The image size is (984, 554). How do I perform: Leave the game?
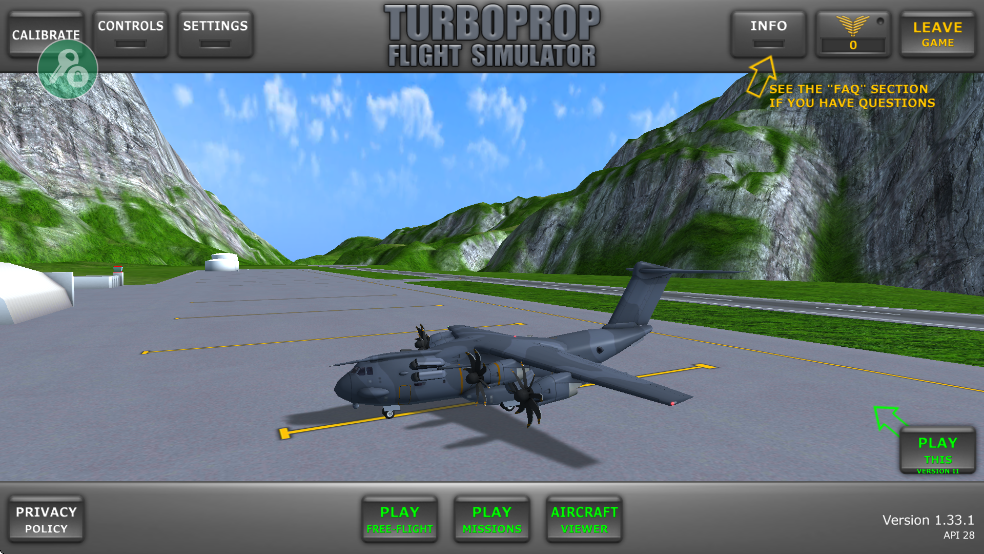tap(937, 34)
